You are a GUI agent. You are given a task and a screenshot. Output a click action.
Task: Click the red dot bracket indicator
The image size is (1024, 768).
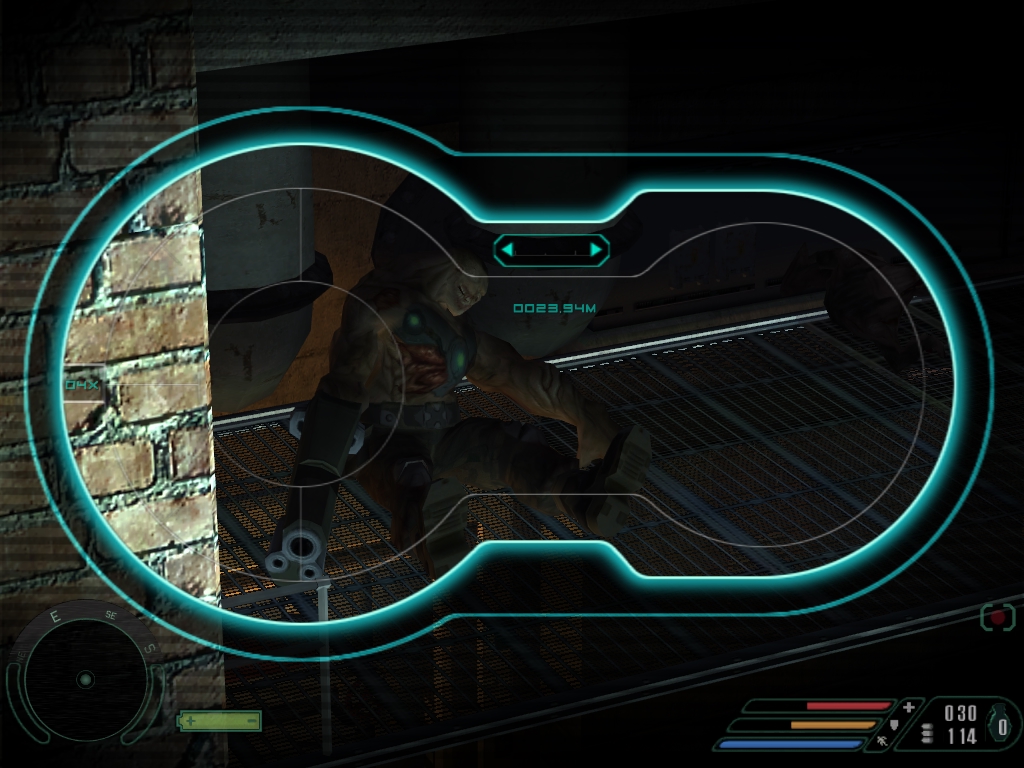tap(997, 616)
